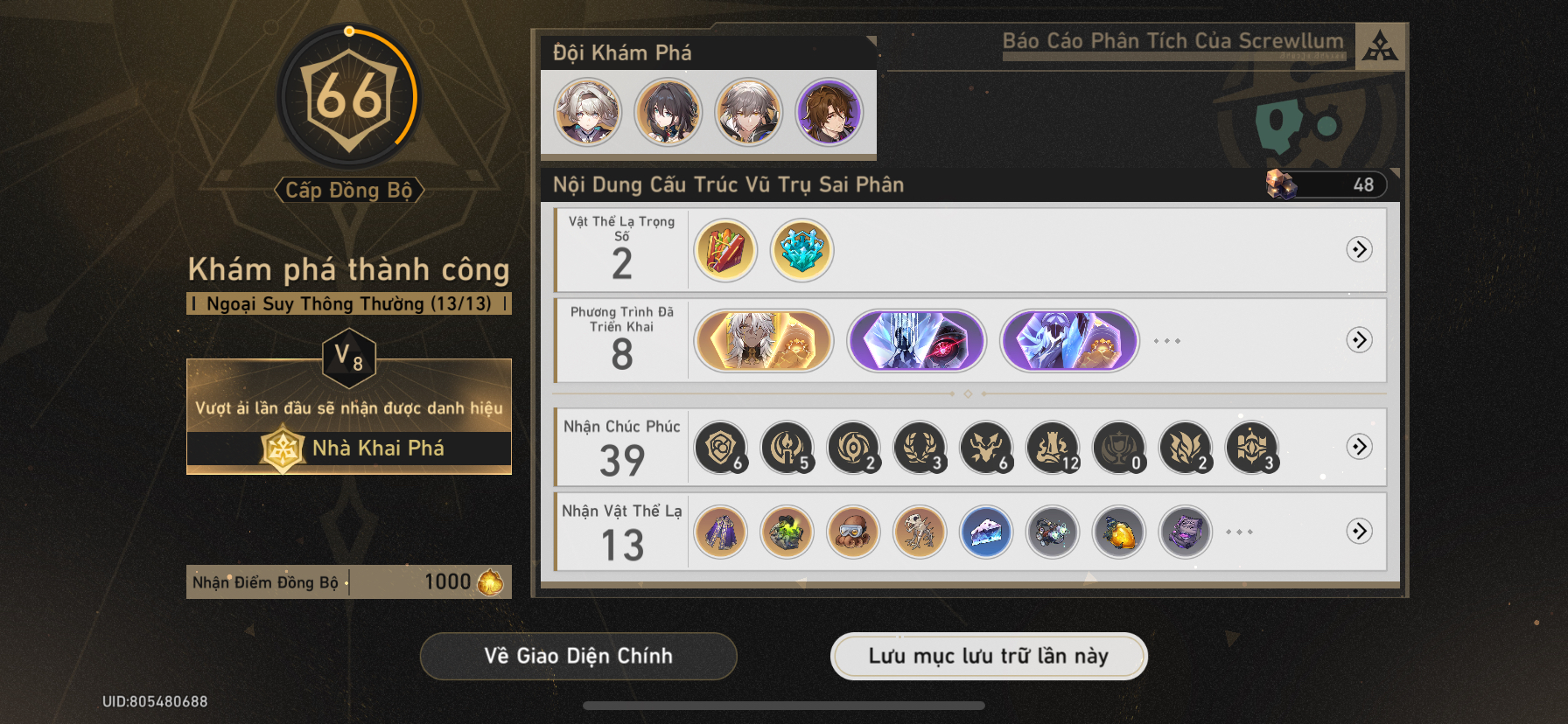This screenshot has width=1568, height=724.
Task: Click Lưu mục lưu trữ lần này
Action: (x=988, y=655)
